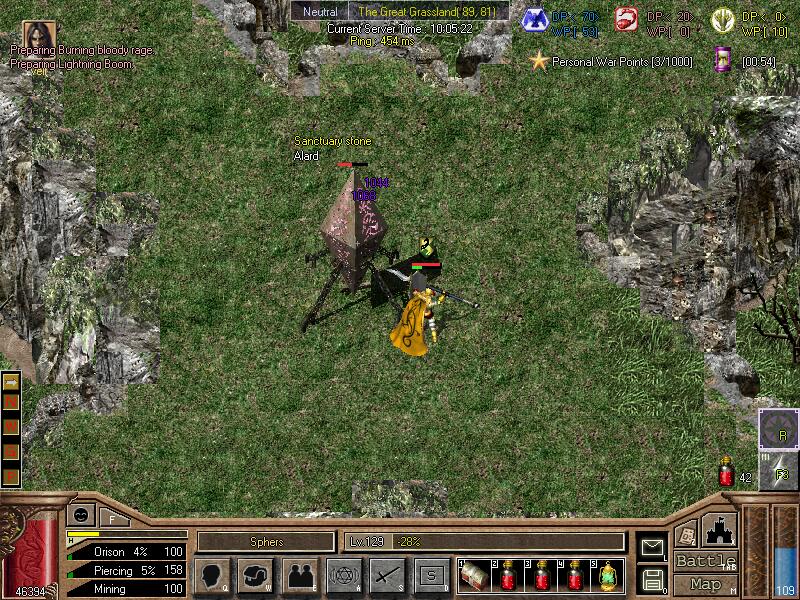Open the scroll quest icon beside the castle
The height and width of the screenshot is (600, 800).
click(685, 533)
